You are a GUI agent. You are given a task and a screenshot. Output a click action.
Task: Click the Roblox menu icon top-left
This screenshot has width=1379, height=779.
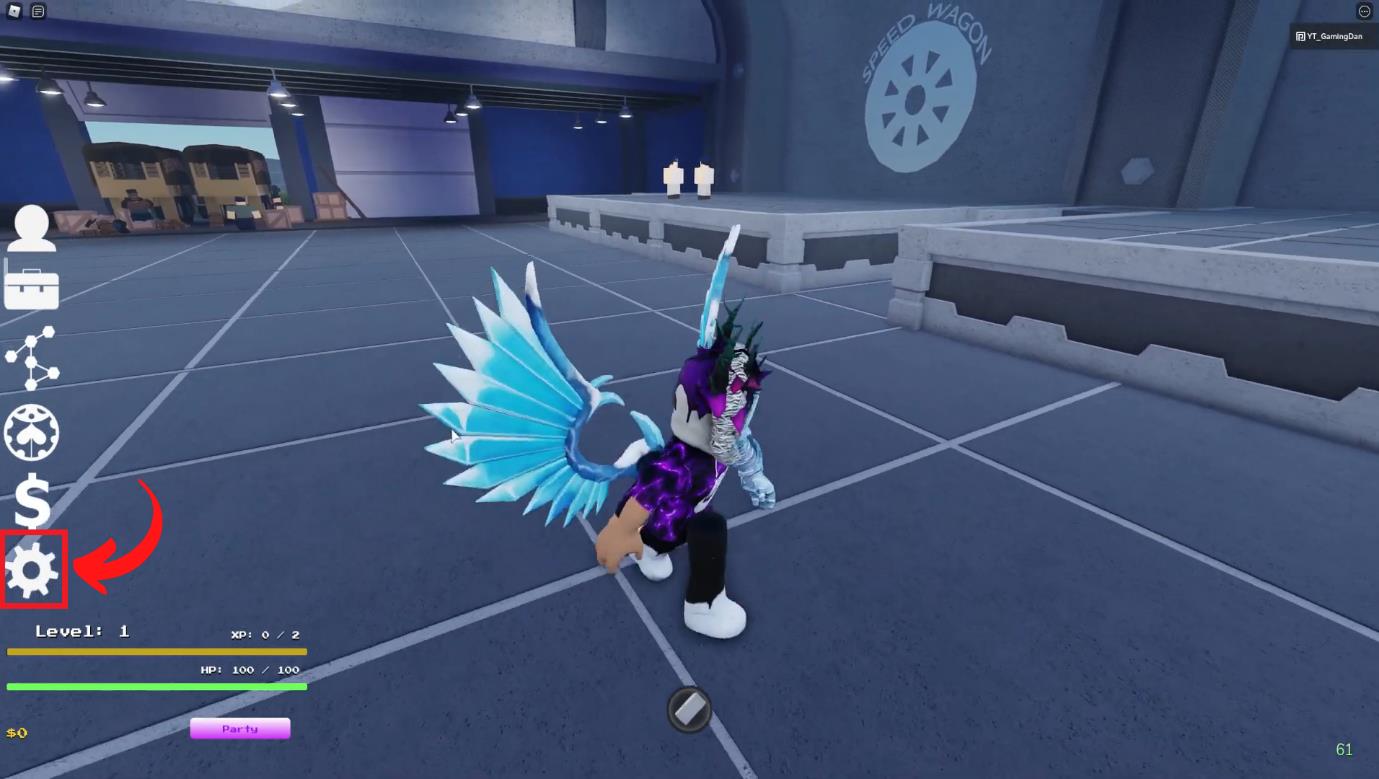13,11
